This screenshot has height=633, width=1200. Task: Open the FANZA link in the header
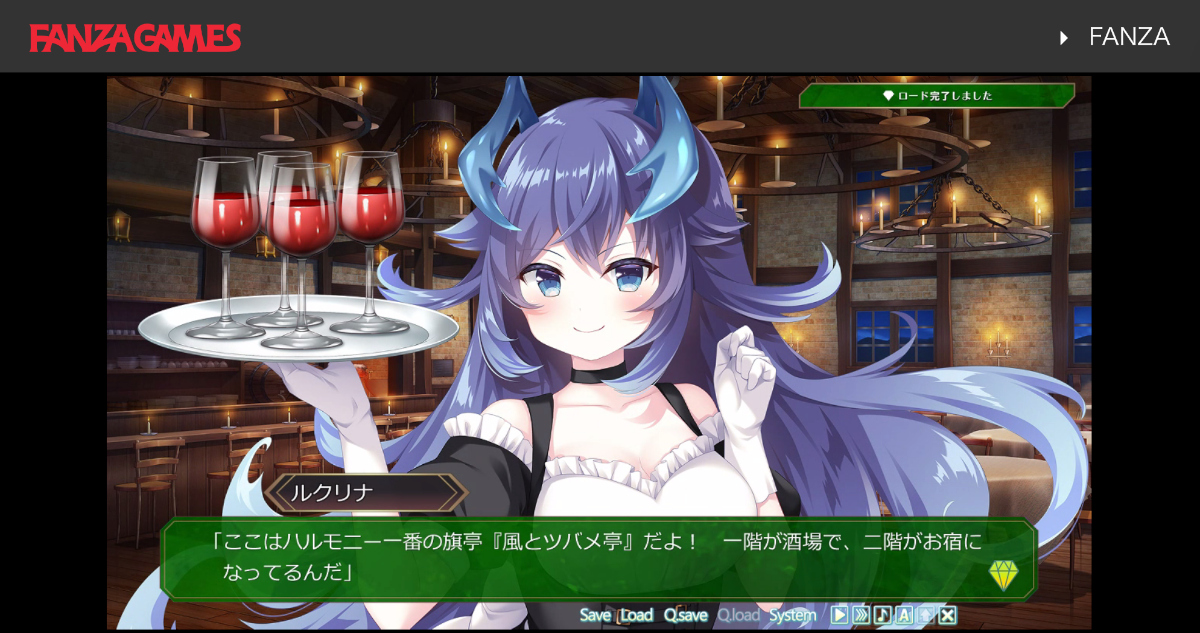1128,37
